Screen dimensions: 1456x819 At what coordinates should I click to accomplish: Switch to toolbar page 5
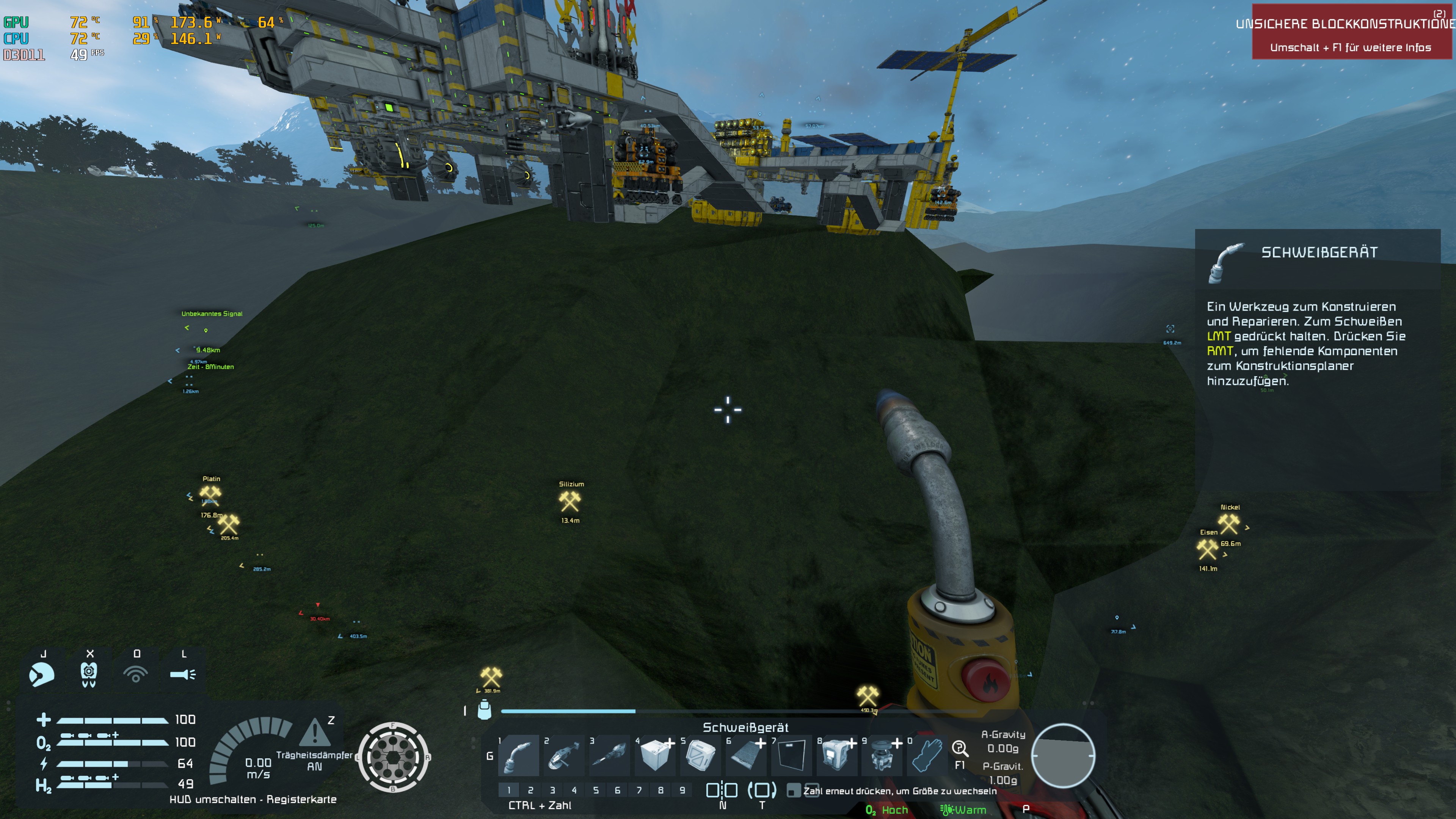[x=596, y=790]
